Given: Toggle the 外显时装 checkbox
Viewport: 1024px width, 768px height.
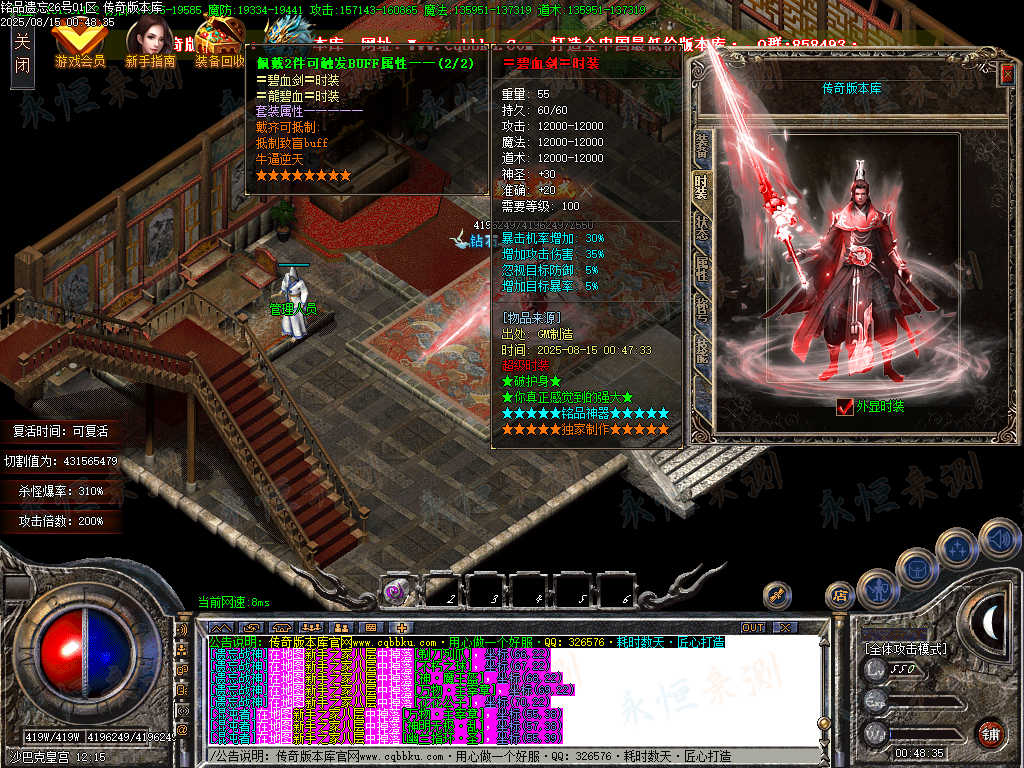Looking at the screenshot, I should pos(845,406).
